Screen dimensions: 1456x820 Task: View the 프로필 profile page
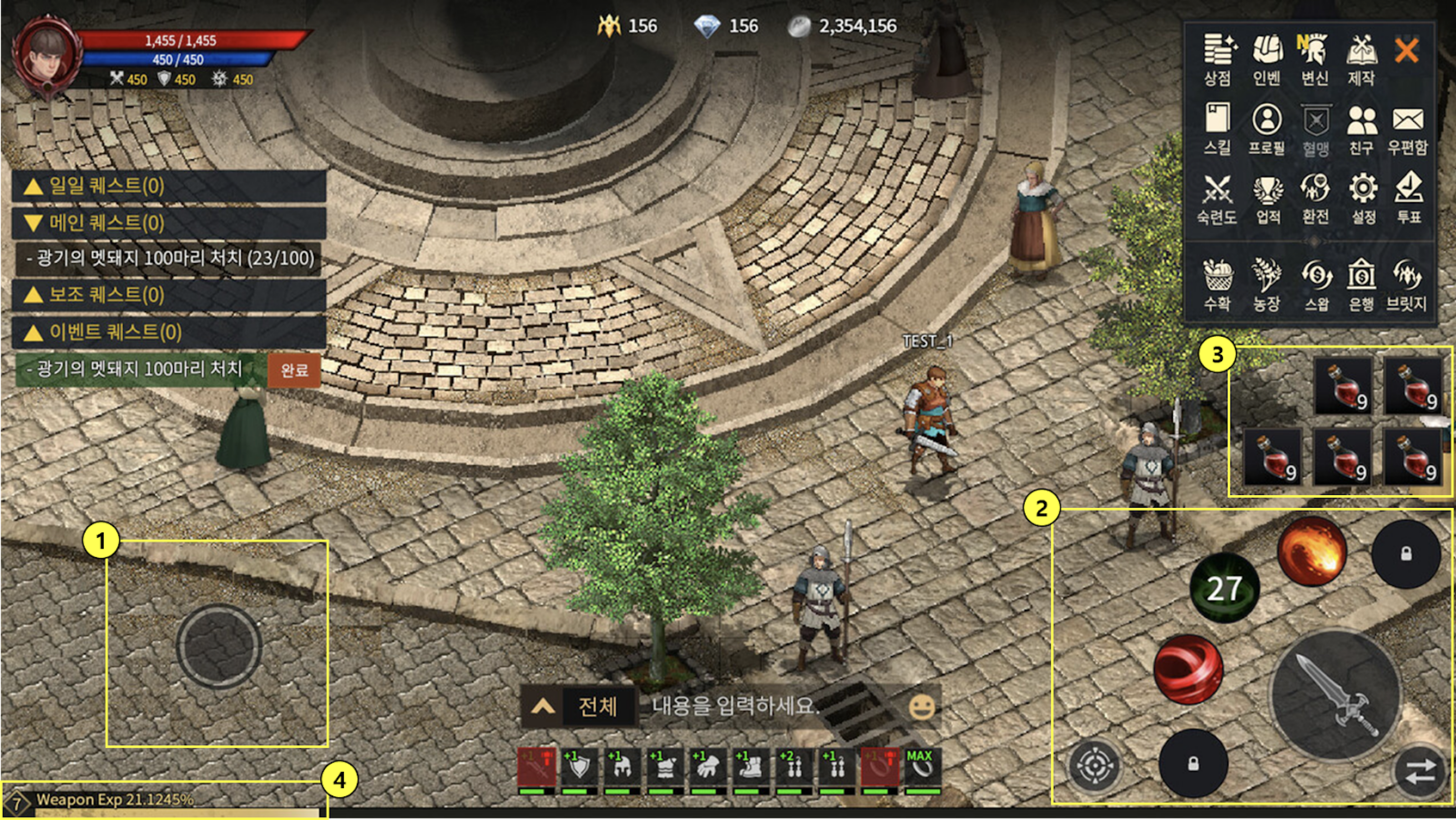pyautogui.click(x=1267, y=129)
